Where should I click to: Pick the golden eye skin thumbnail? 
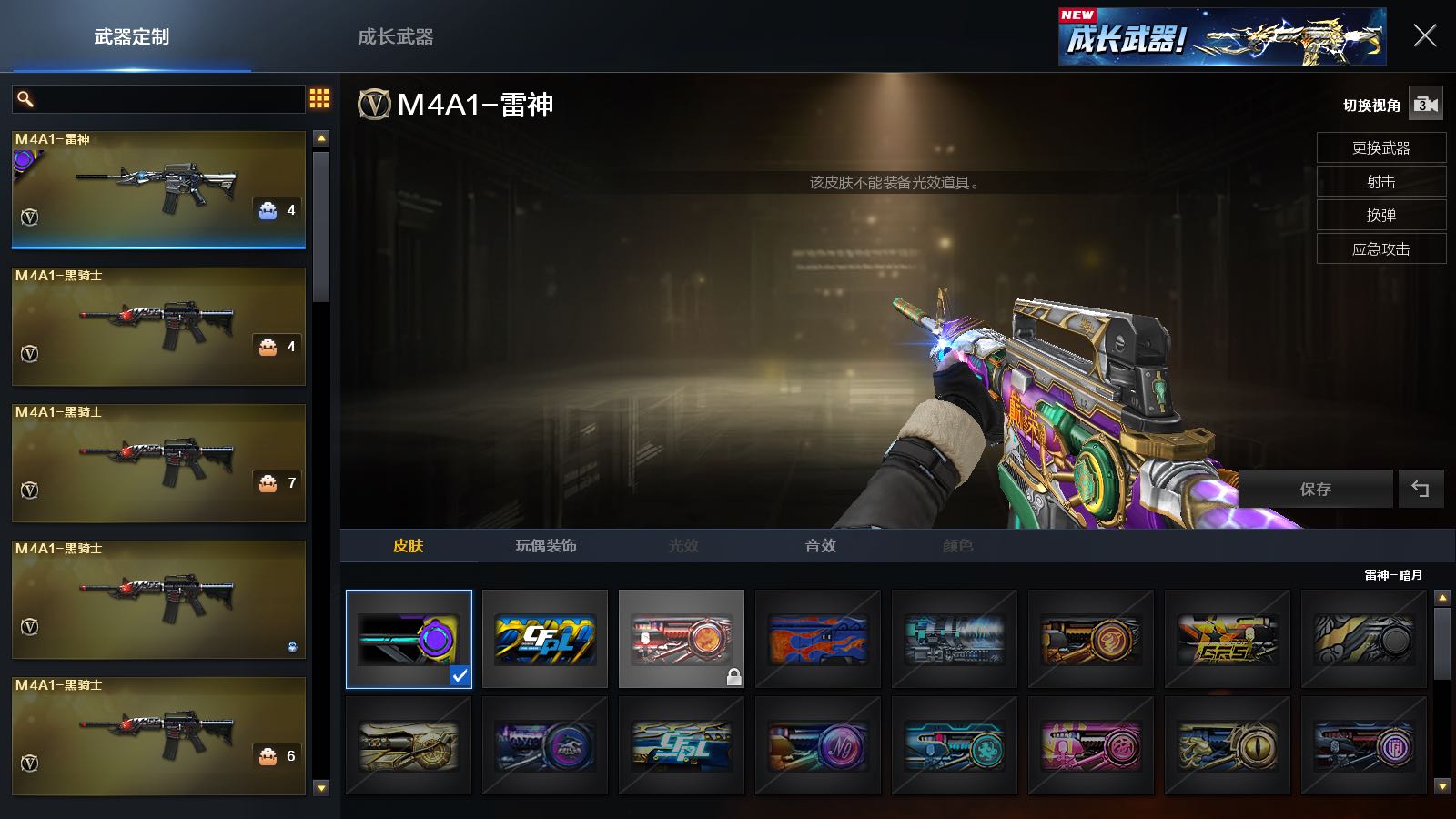[x=1227, y=746]
